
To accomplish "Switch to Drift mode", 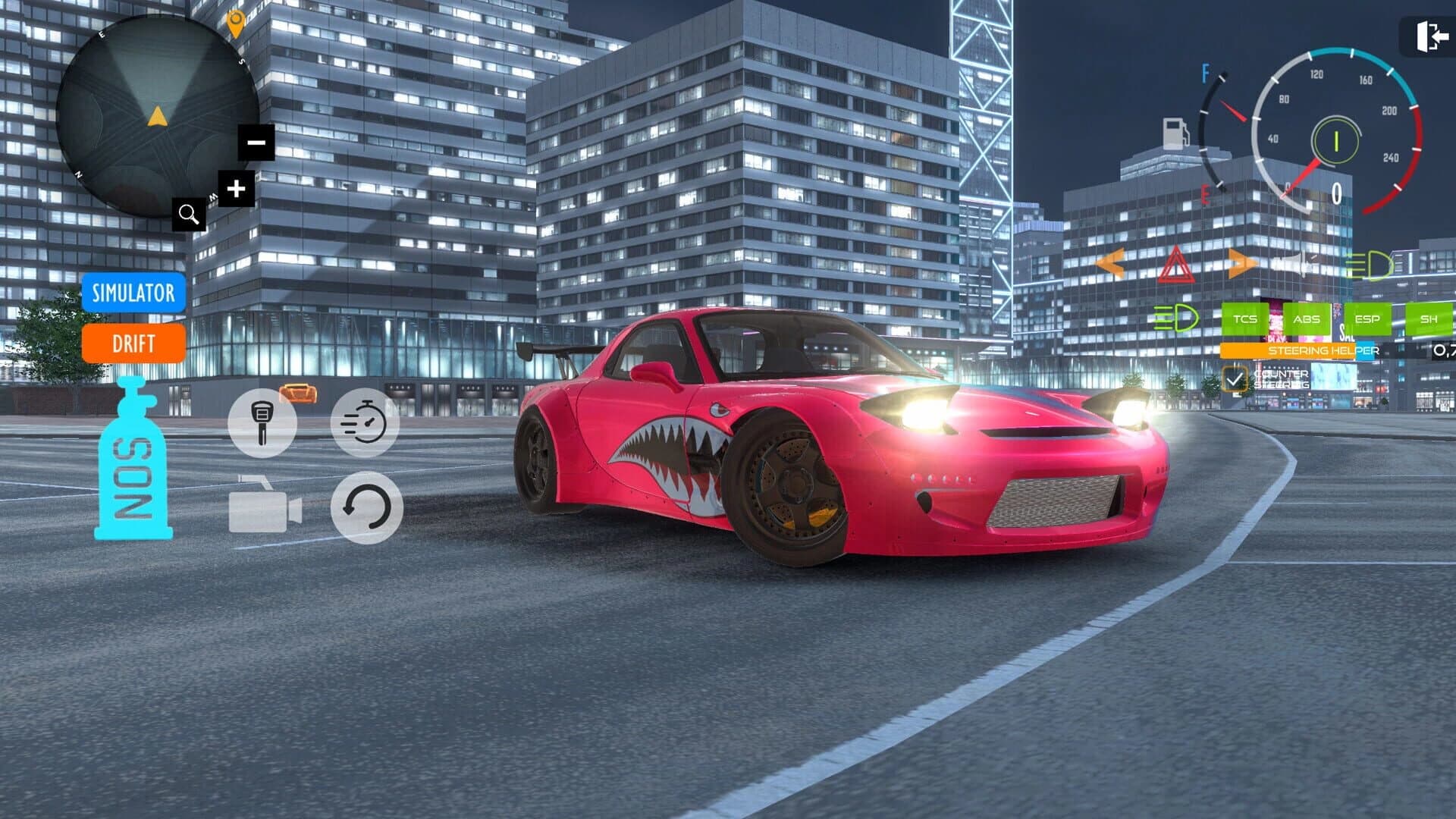I will pos(136,345).
